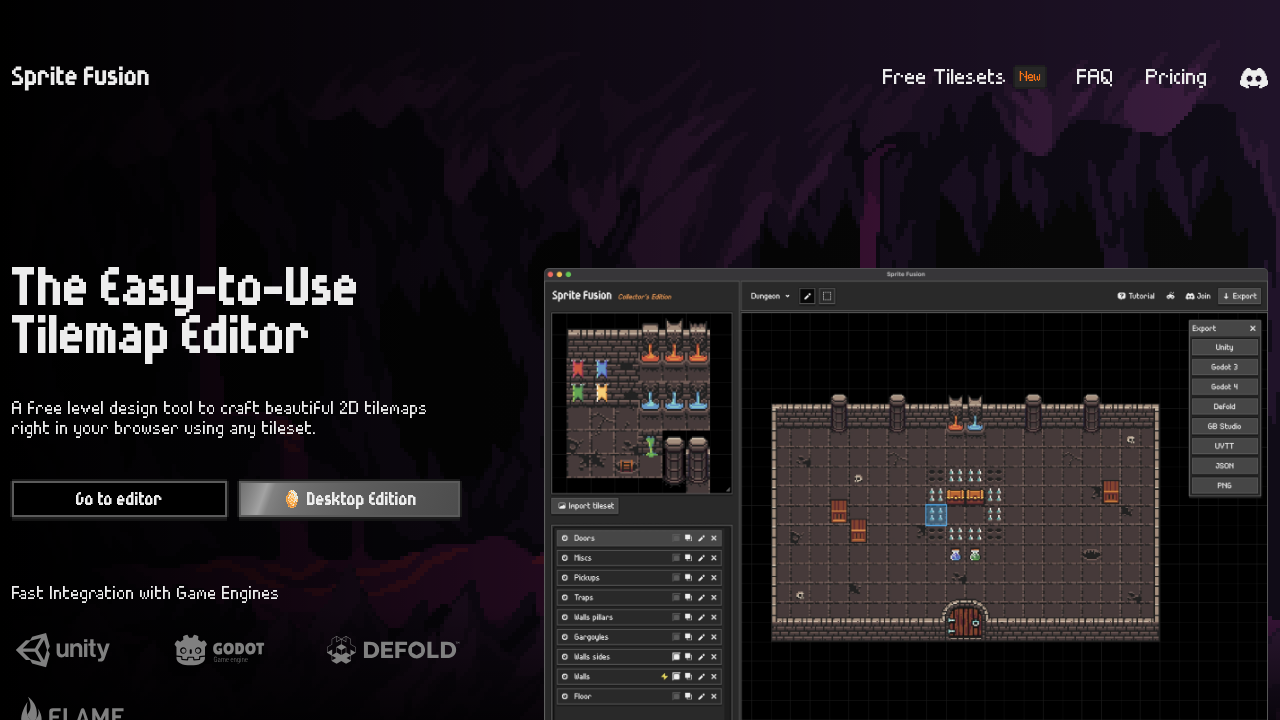Open the Dungeon tileset dropdown
The height and width of the screenshot is (720, 1280).
770,296
